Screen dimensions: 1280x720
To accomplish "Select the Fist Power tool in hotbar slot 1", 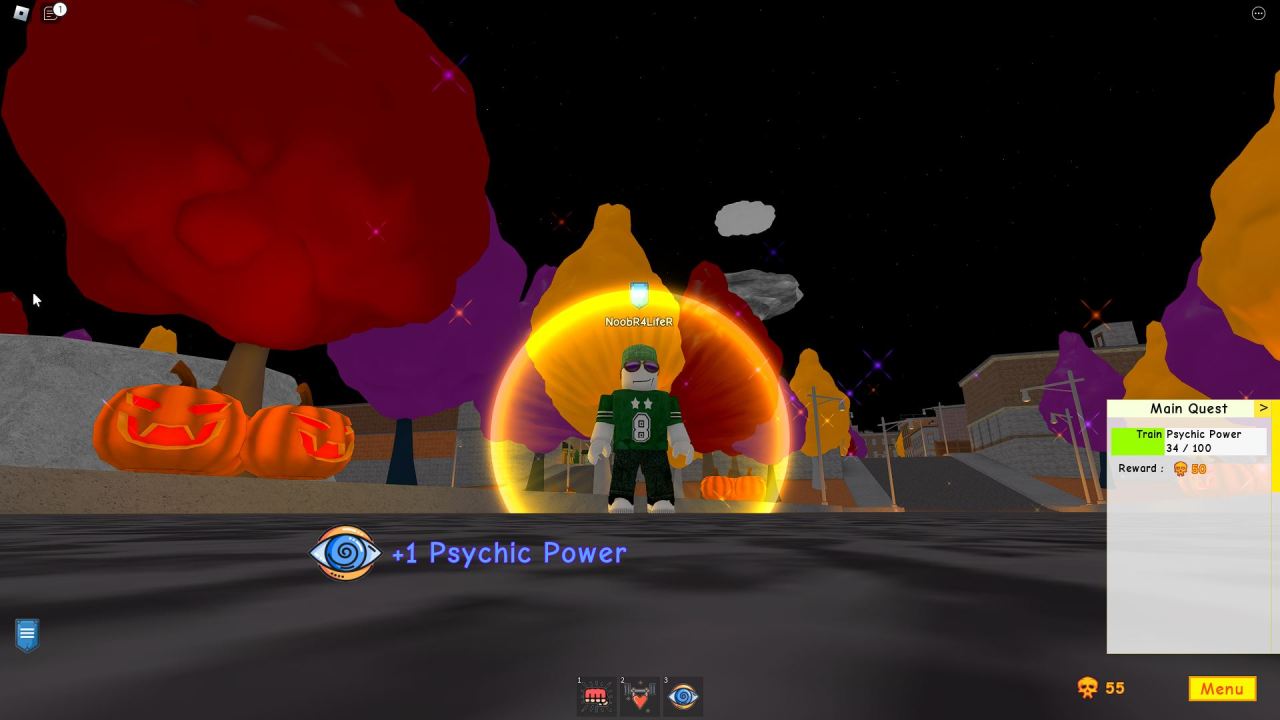I will [596, 697].
